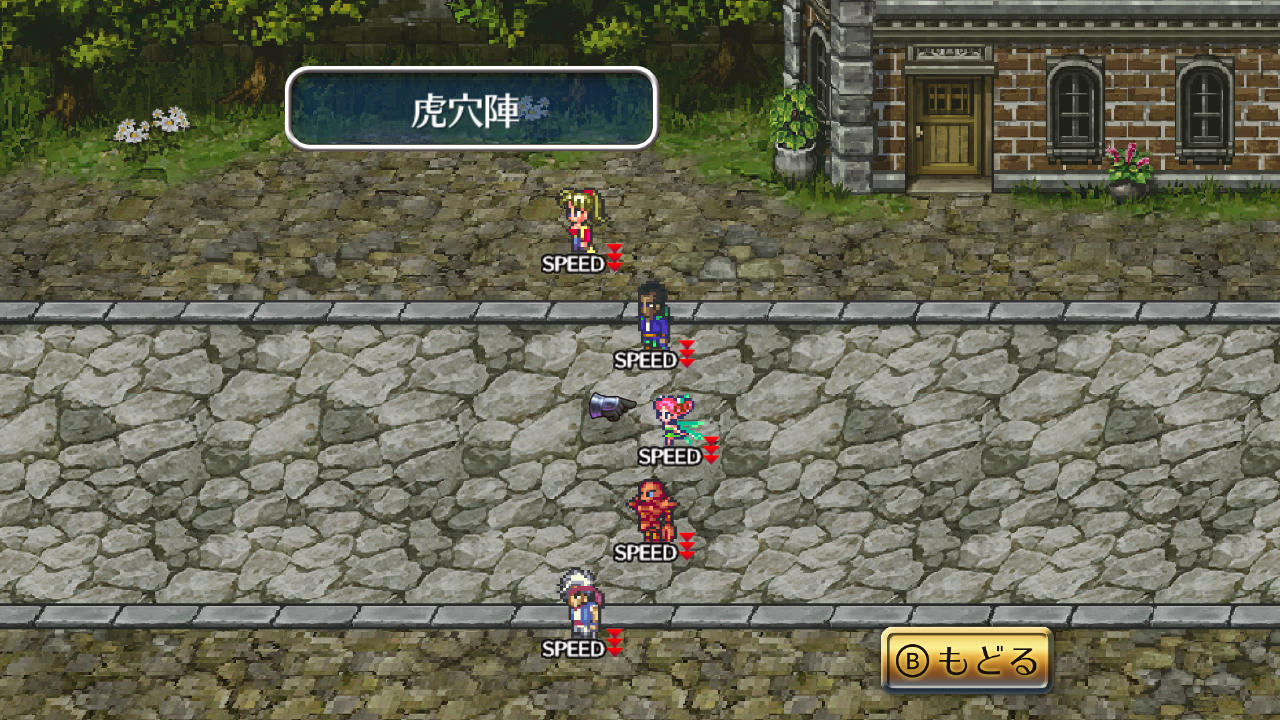Screen dimensions: 1280x720
Task: Expand the red arrows by the blue character's SPEED label
Action: pos(687,352)
